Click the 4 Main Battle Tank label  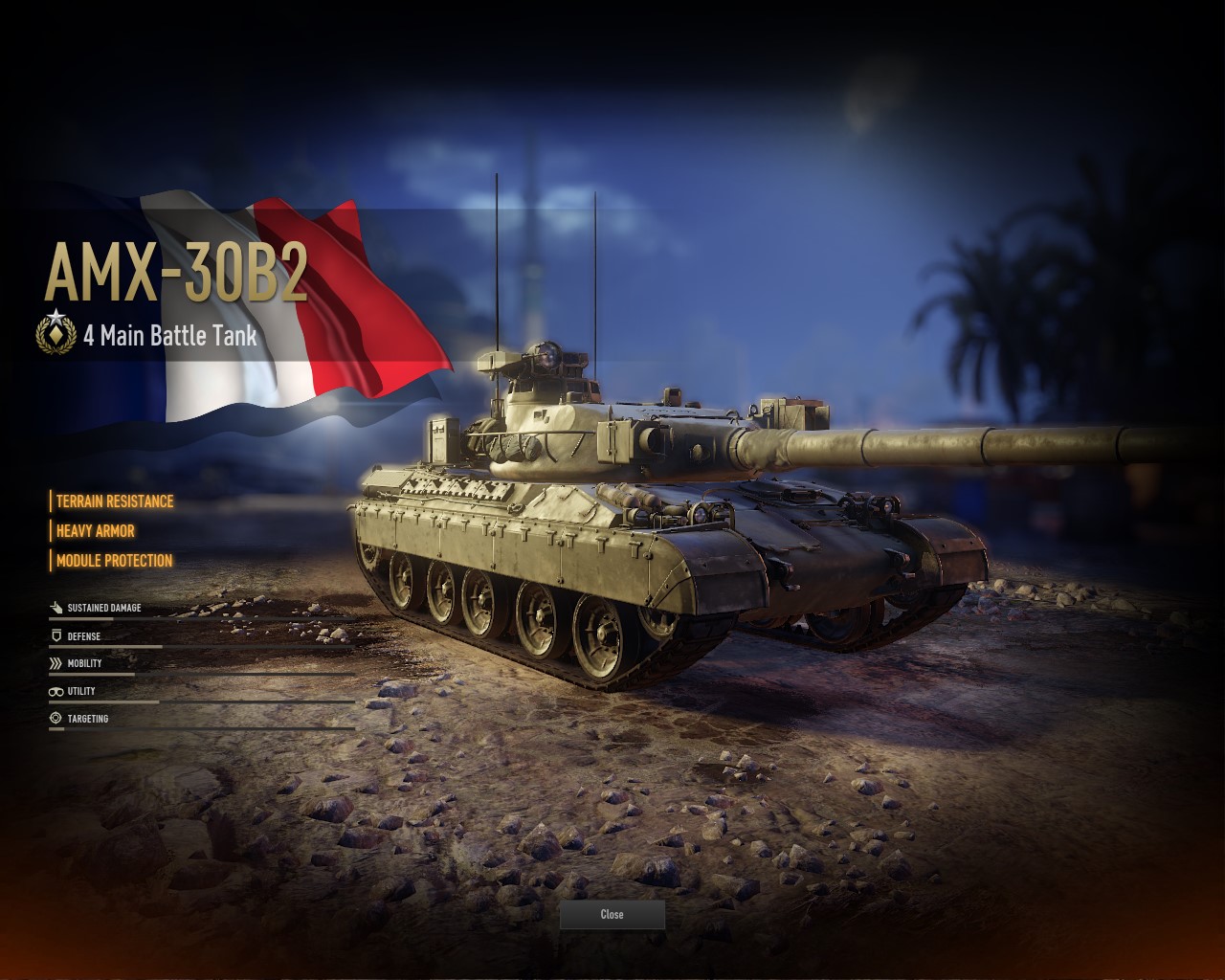(169, 336)
